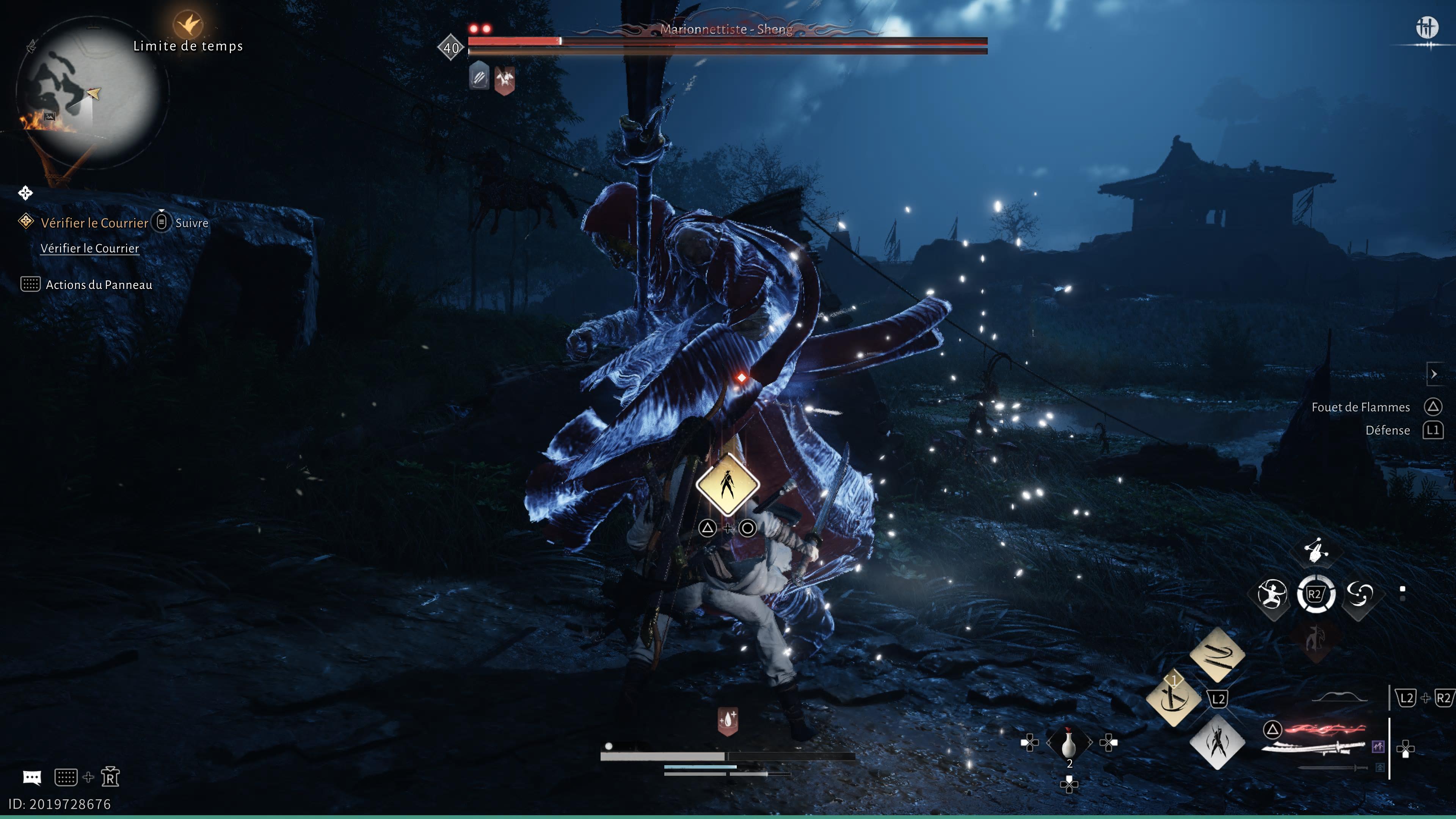Open the top-right menu emblem
Image resolution: width=1456 pixels, height=819 pixels.
click(x=1426, y=27)
